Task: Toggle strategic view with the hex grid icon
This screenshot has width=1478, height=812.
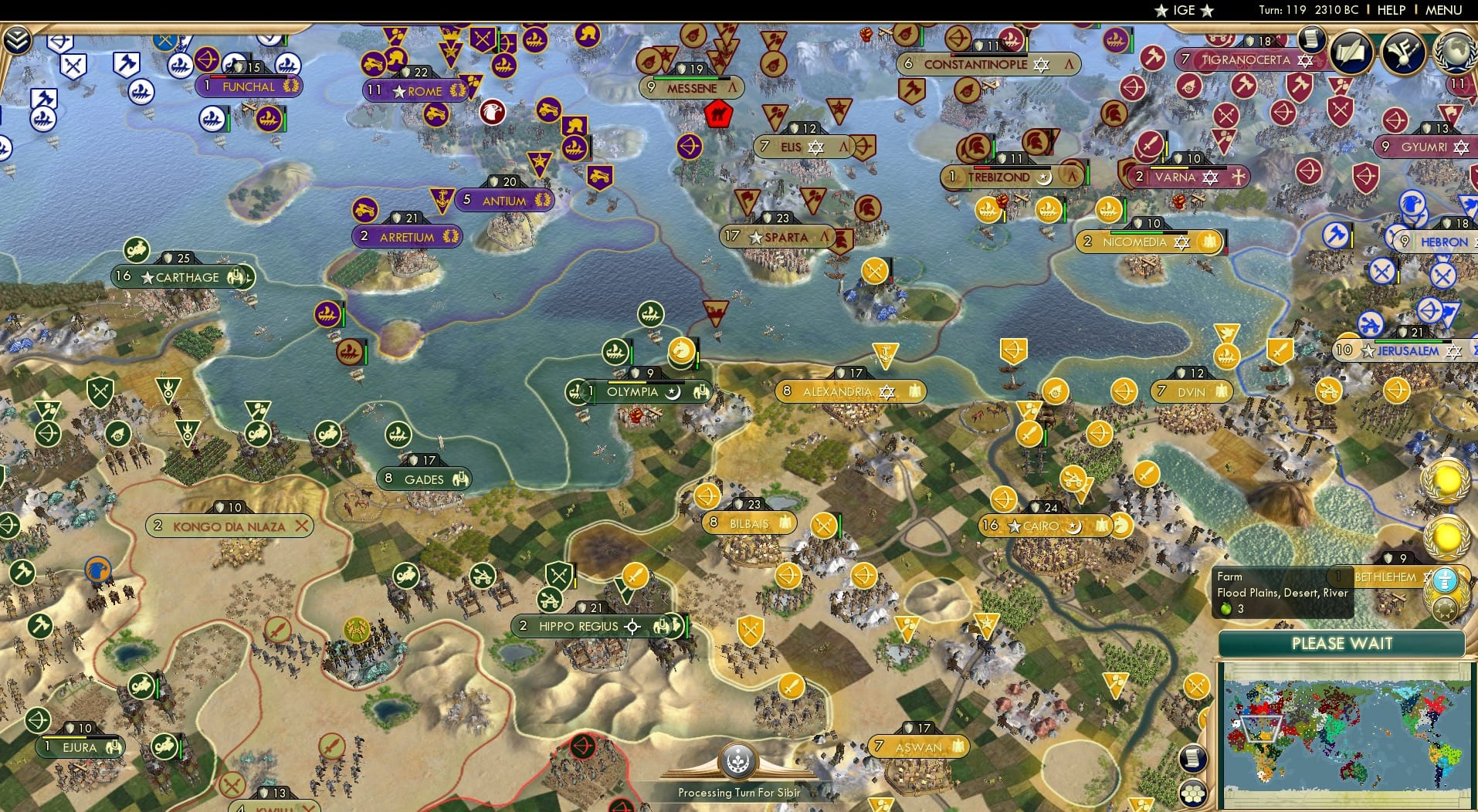Action: click(1192, 794)
